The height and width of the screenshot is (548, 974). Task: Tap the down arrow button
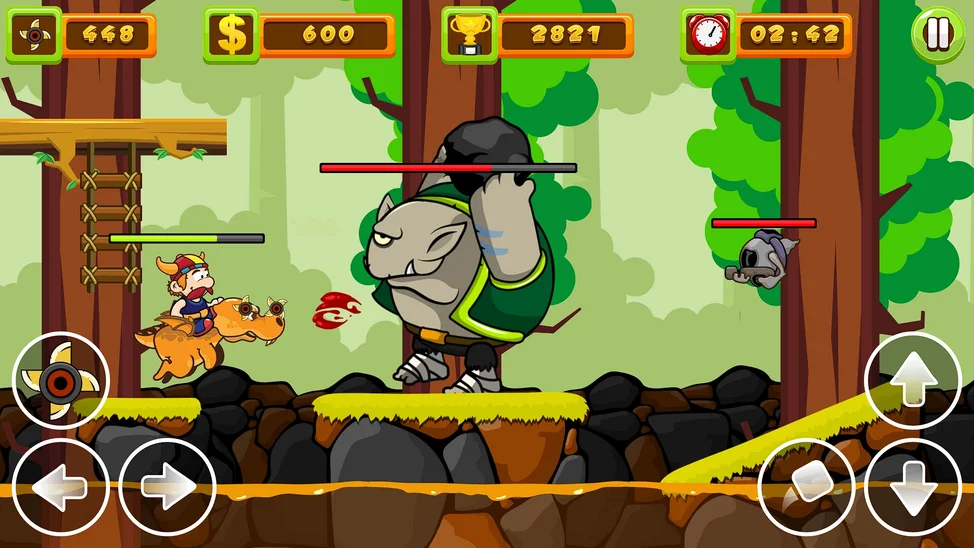[912, 487]
